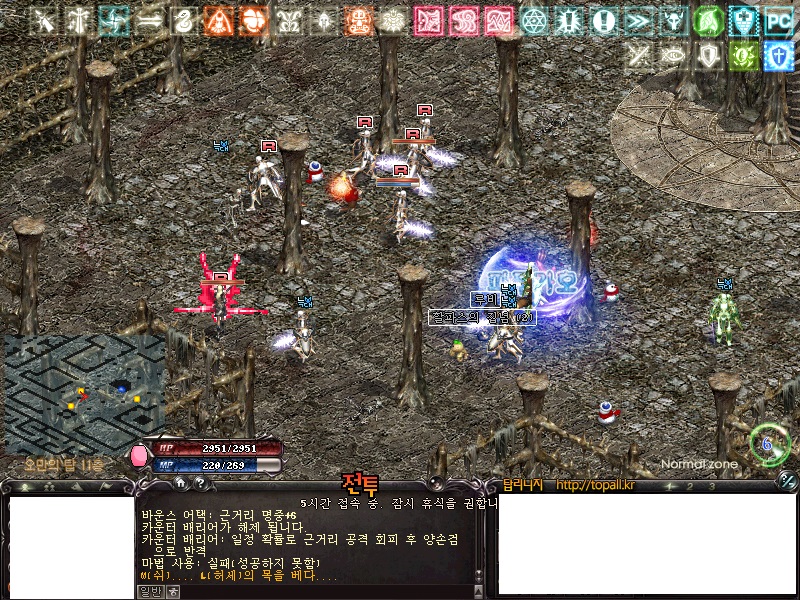The height and width of the screenshot is (600, 800).
Task: Click the minimap of the tower floor
Action: pyautogui.click(x=84, y=394)
